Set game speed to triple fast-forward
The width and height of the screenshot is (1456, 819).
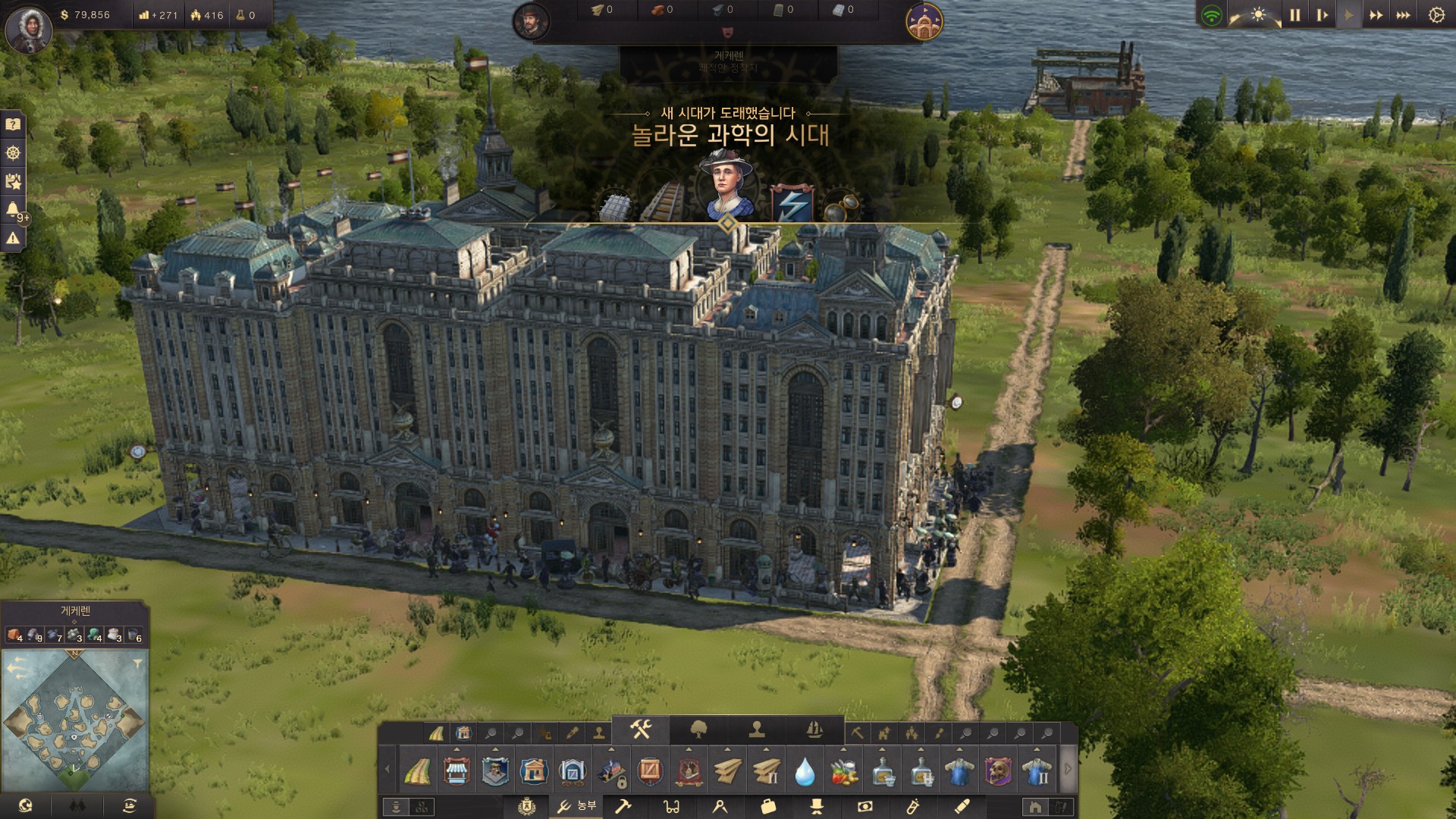pos(1403,15)
